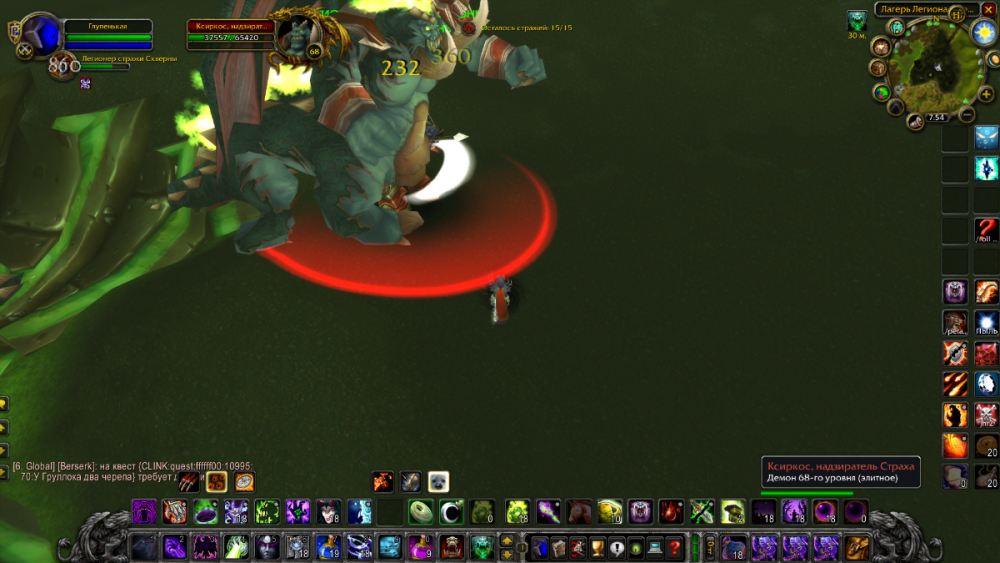Open the minimap button marked with letter H
Screen dimensions: 1000x563
tap(957, 14)
